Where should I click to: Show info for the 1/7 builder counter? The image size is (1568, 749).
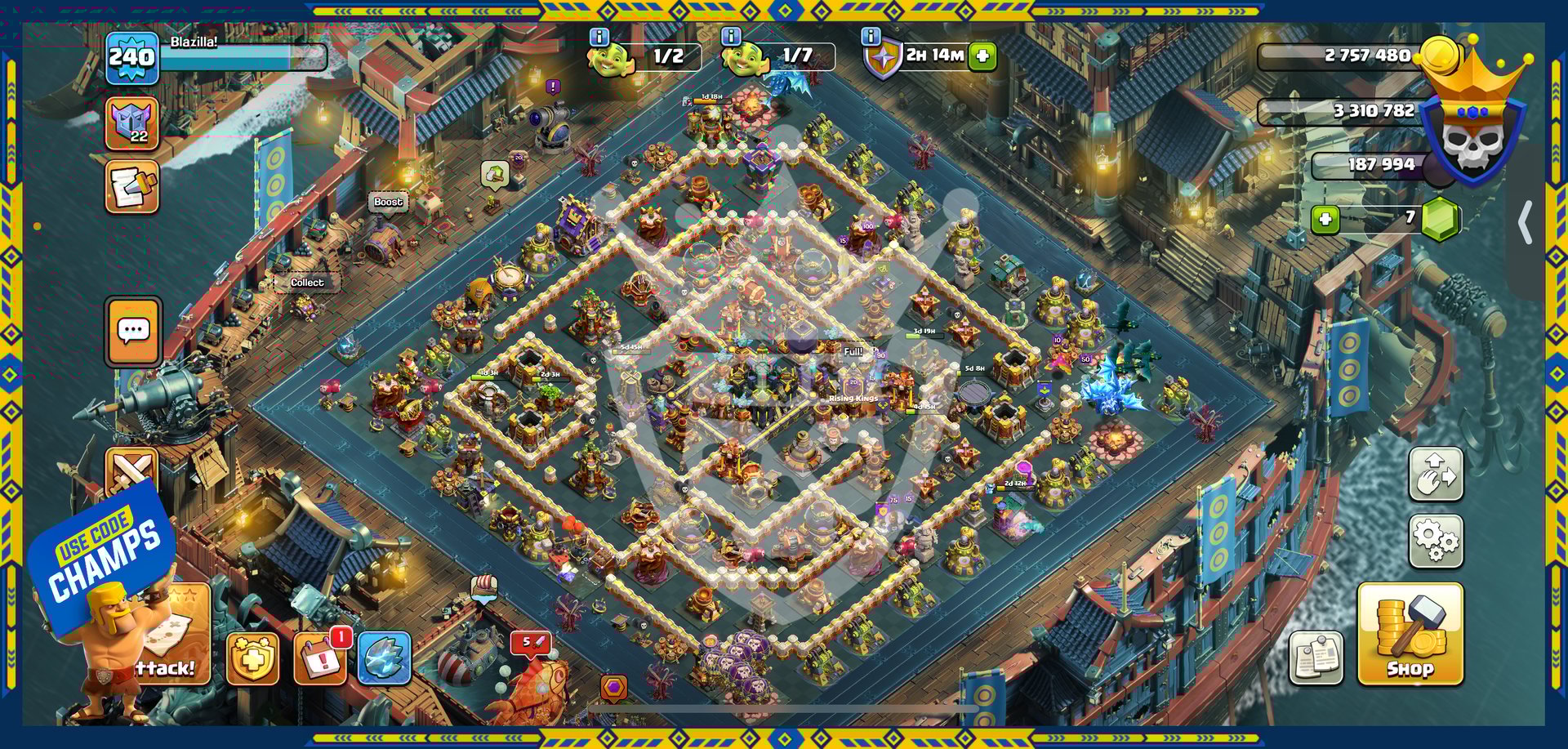(731, 37)
